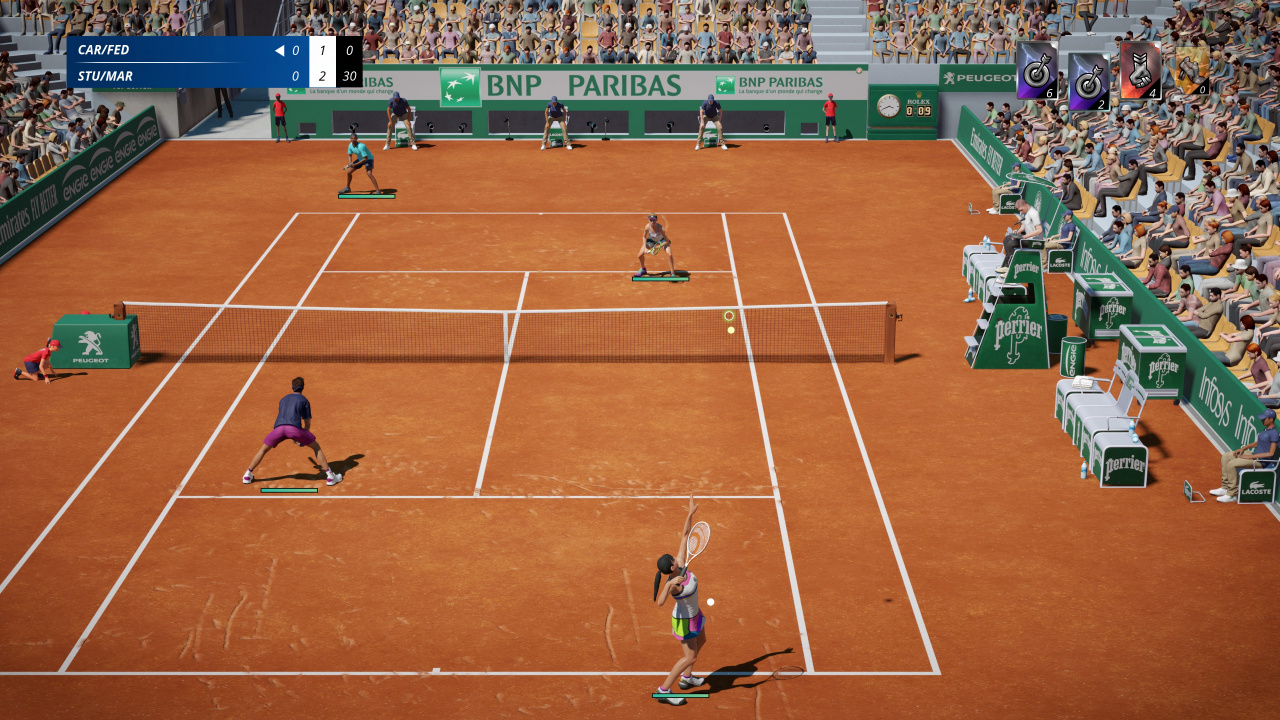Select the purple target card with 6 uses
Viewport: 1280px width, 720px height.
coord(1037,70)
